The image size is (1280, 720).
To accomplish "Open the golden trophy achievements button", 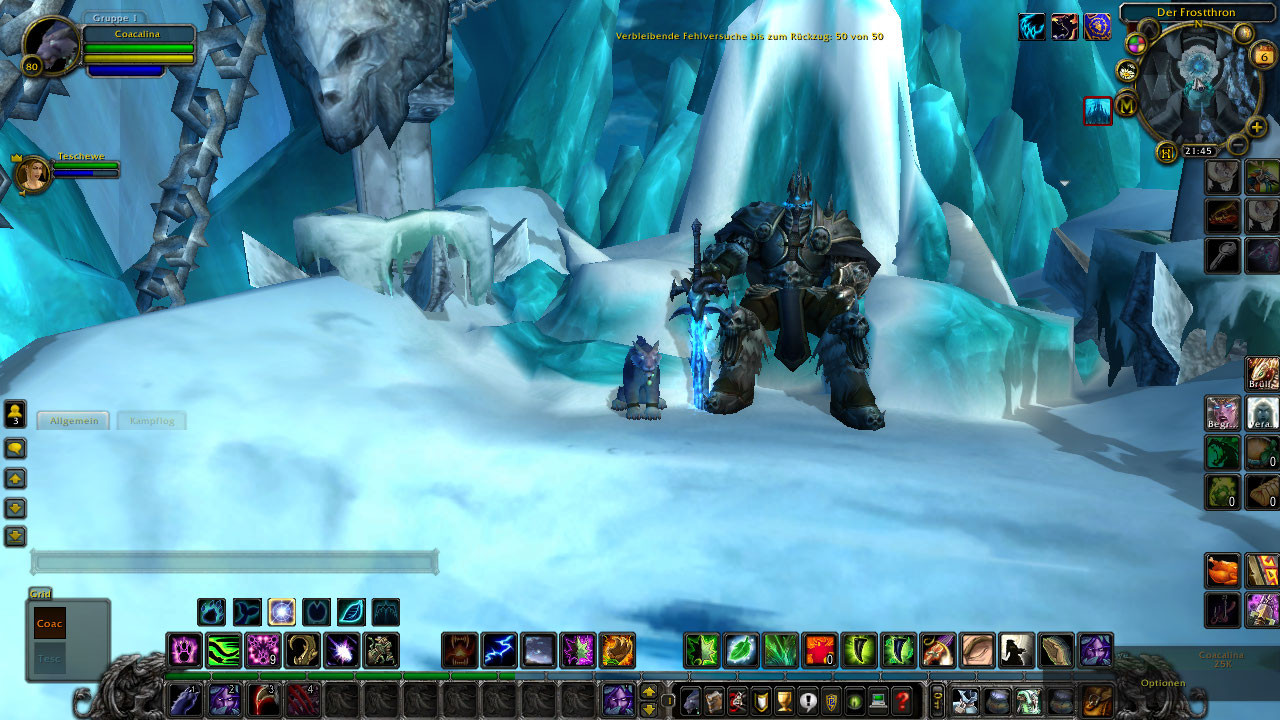I will [x=784, y=701].
